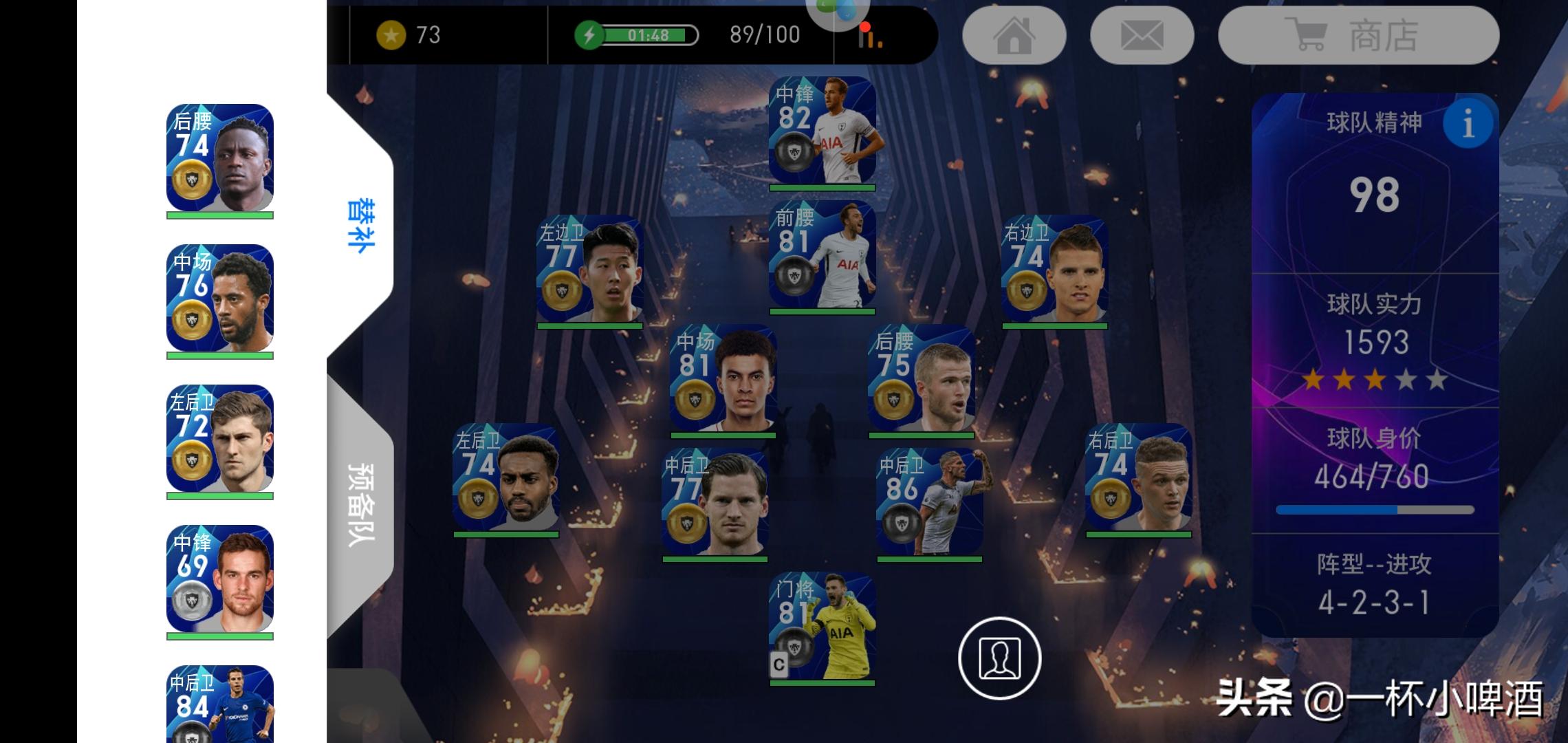This screenshot has width=1568, height=743.
Task: Choose the 69-rated 中锋 substitute card
Action: (x=219, y=579)
